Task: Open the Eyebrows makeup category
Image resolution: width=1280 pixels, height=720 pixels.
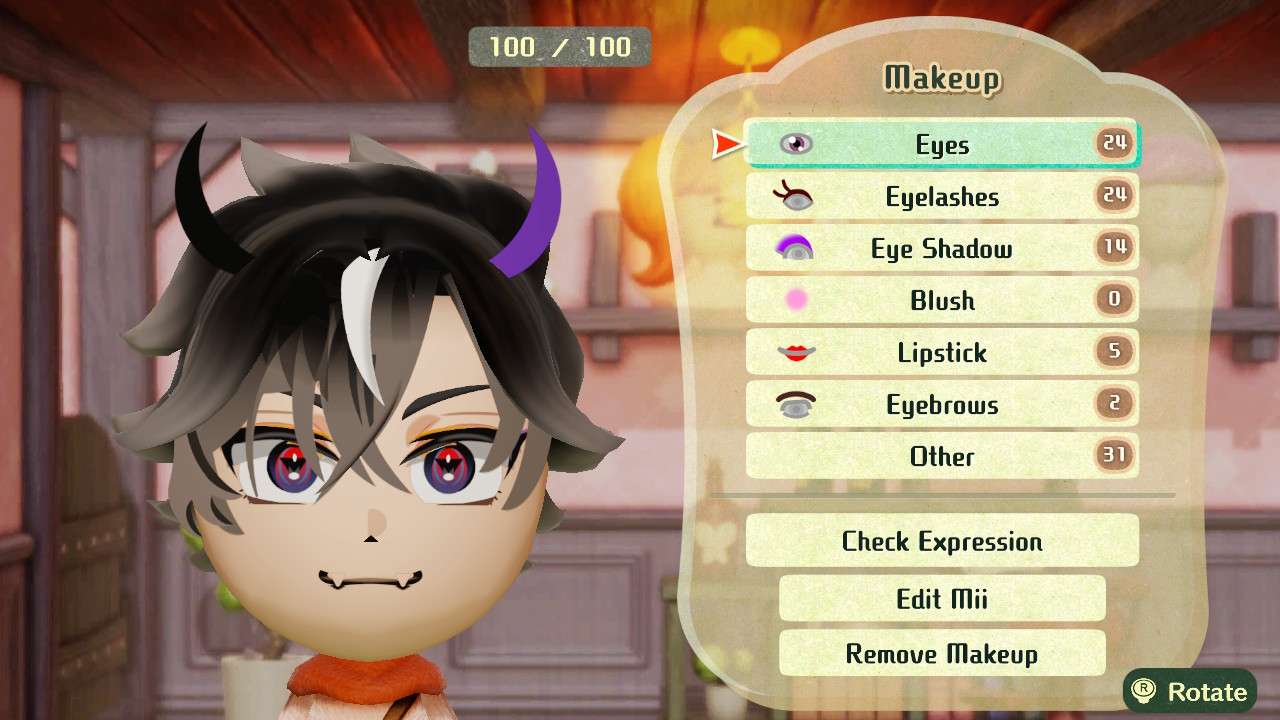Action: (x=940, y=404)
